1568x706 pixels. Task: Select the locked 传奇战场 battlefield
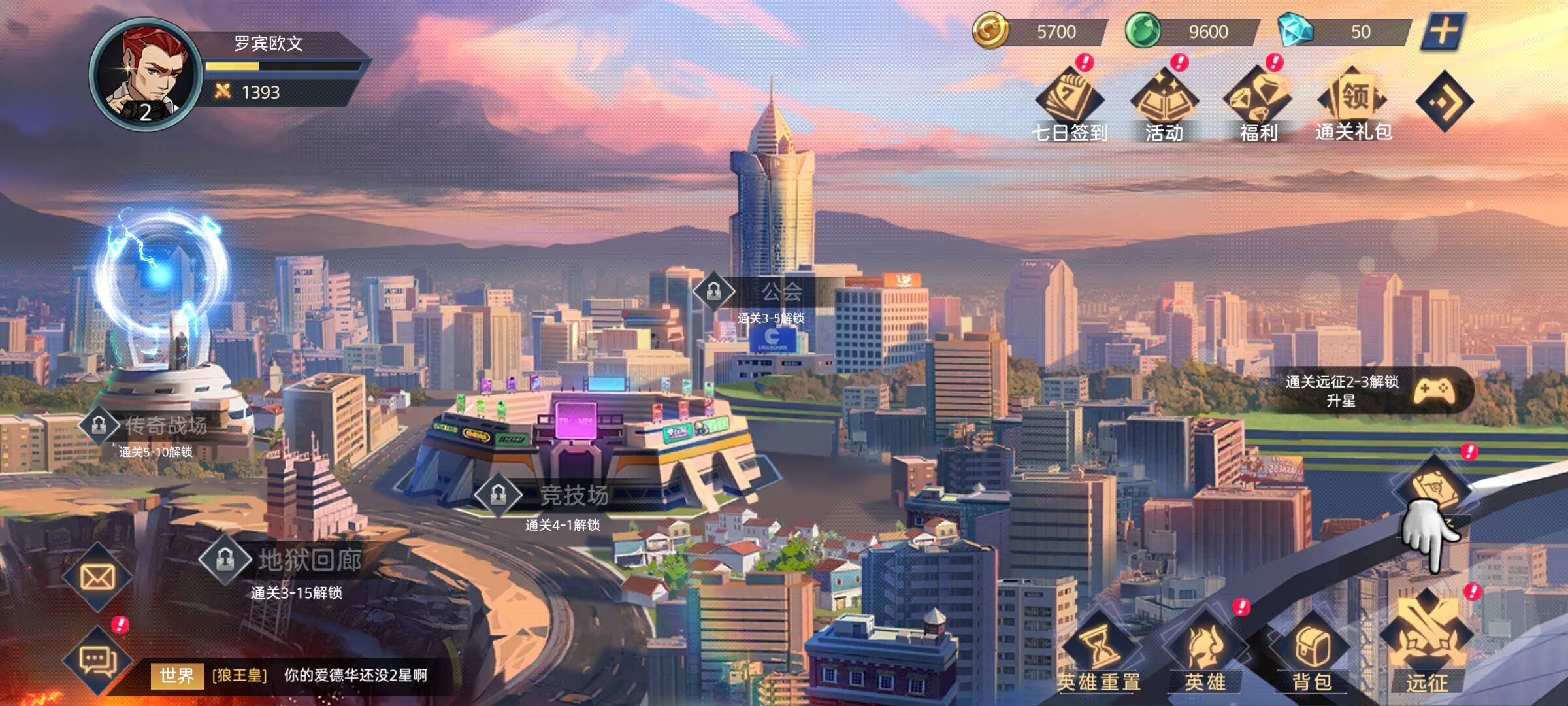pyautogui.click(x=150, y=426)
